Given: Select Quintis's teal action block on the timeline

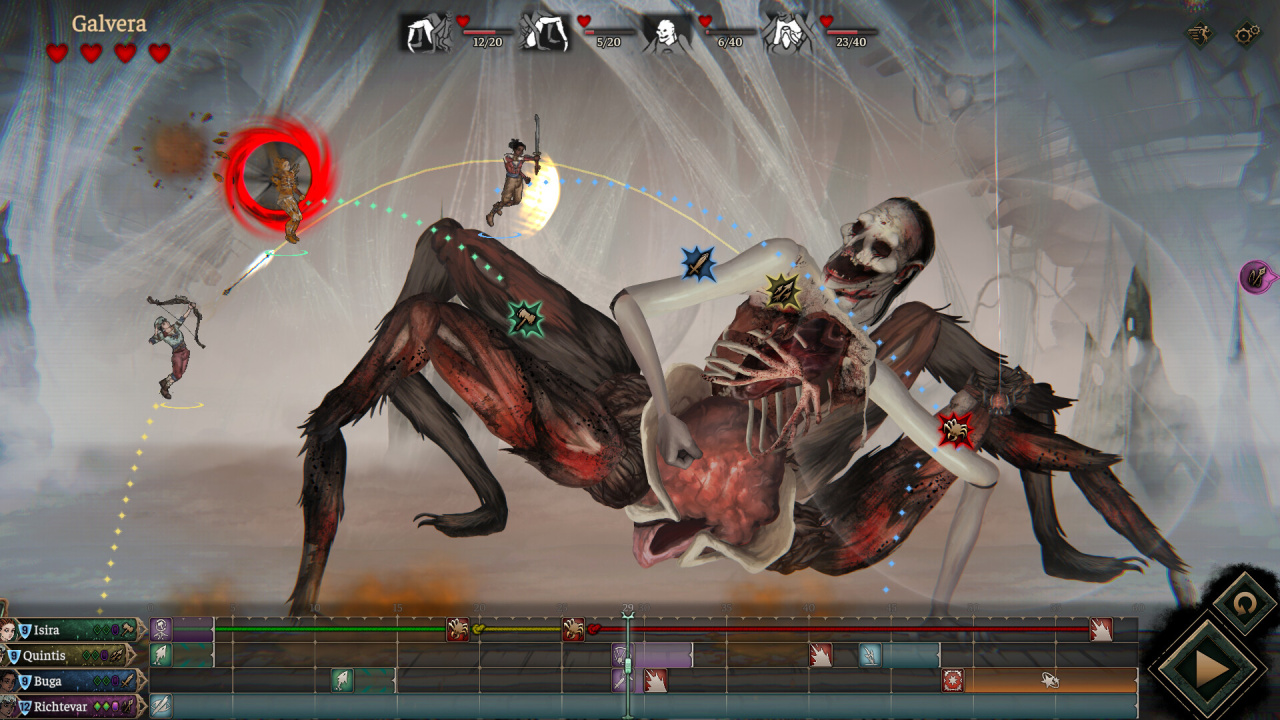Looking at the screenshot, I should (x=898, y=656).
